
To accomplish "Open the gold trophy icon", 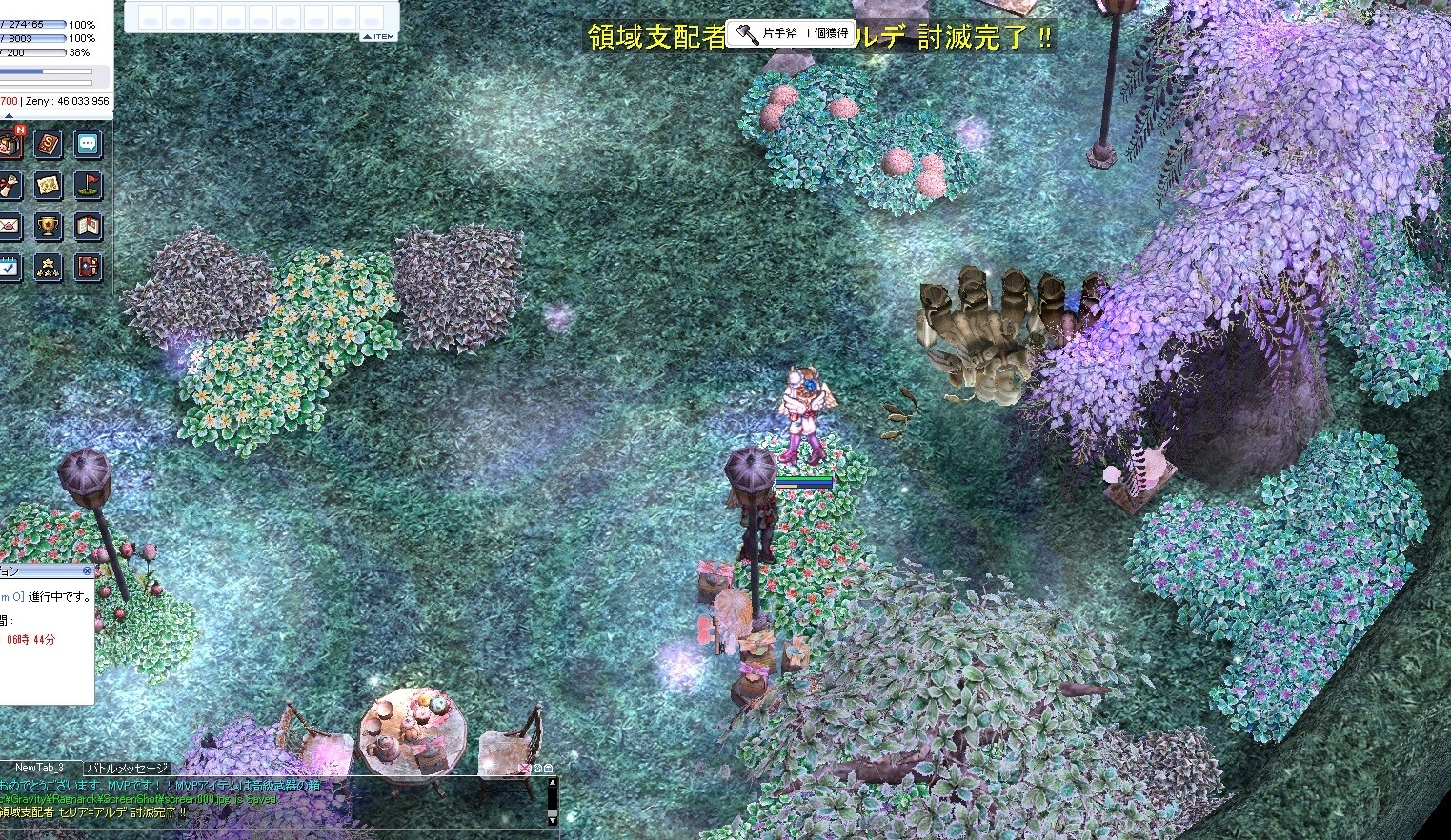I will pos(49,227).
